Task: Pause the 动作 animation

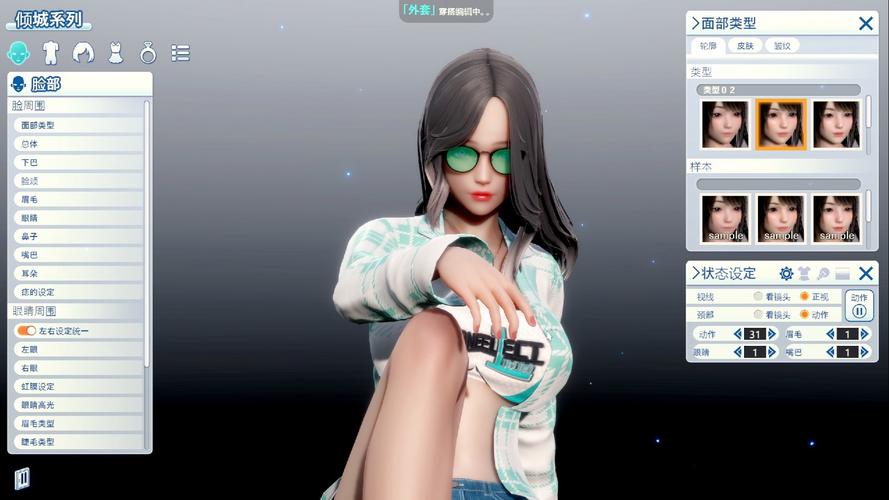Action: pos(858,311)
